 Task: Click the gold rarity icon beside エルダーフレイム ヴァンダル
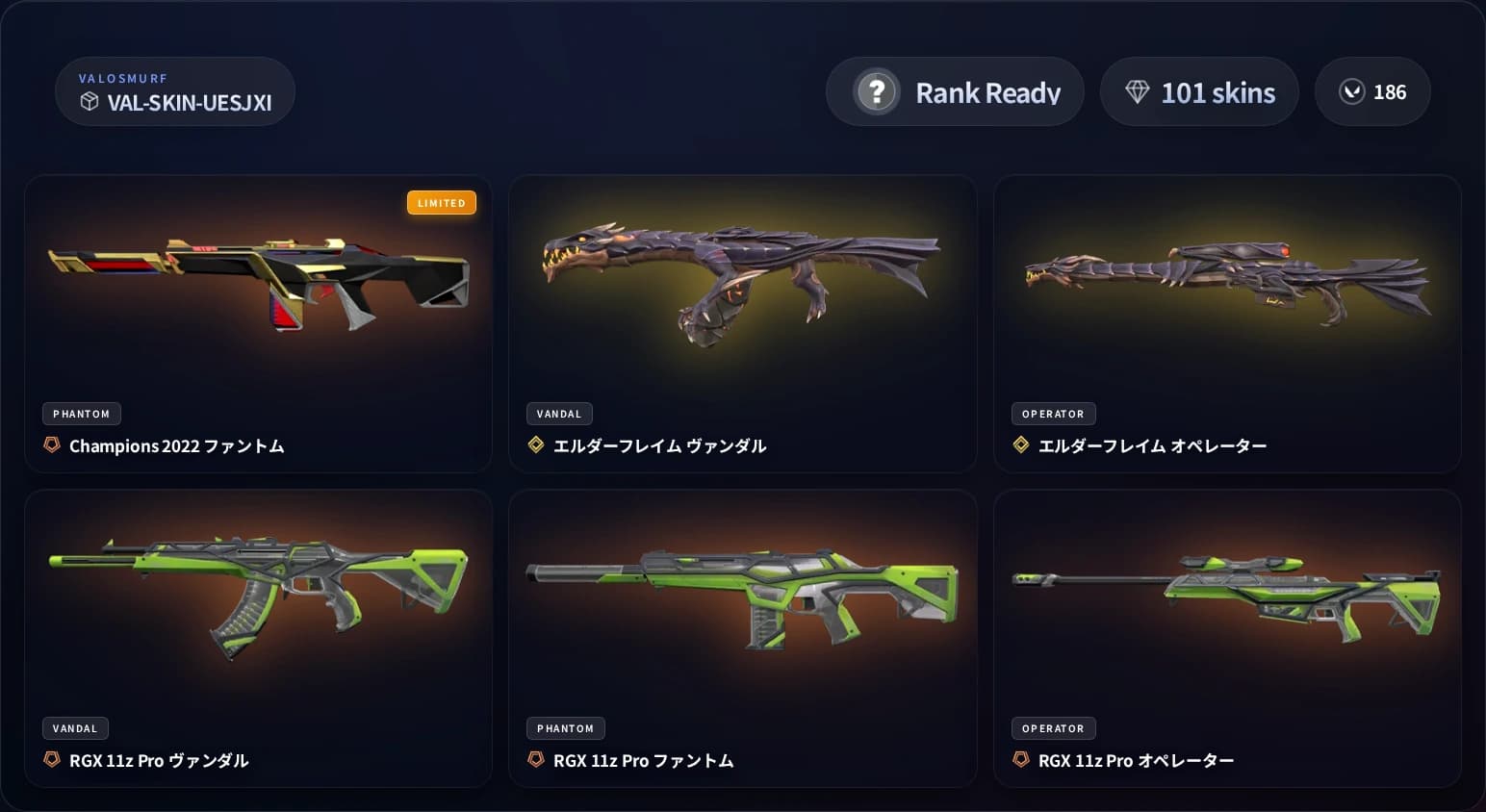tap(535, 444)
